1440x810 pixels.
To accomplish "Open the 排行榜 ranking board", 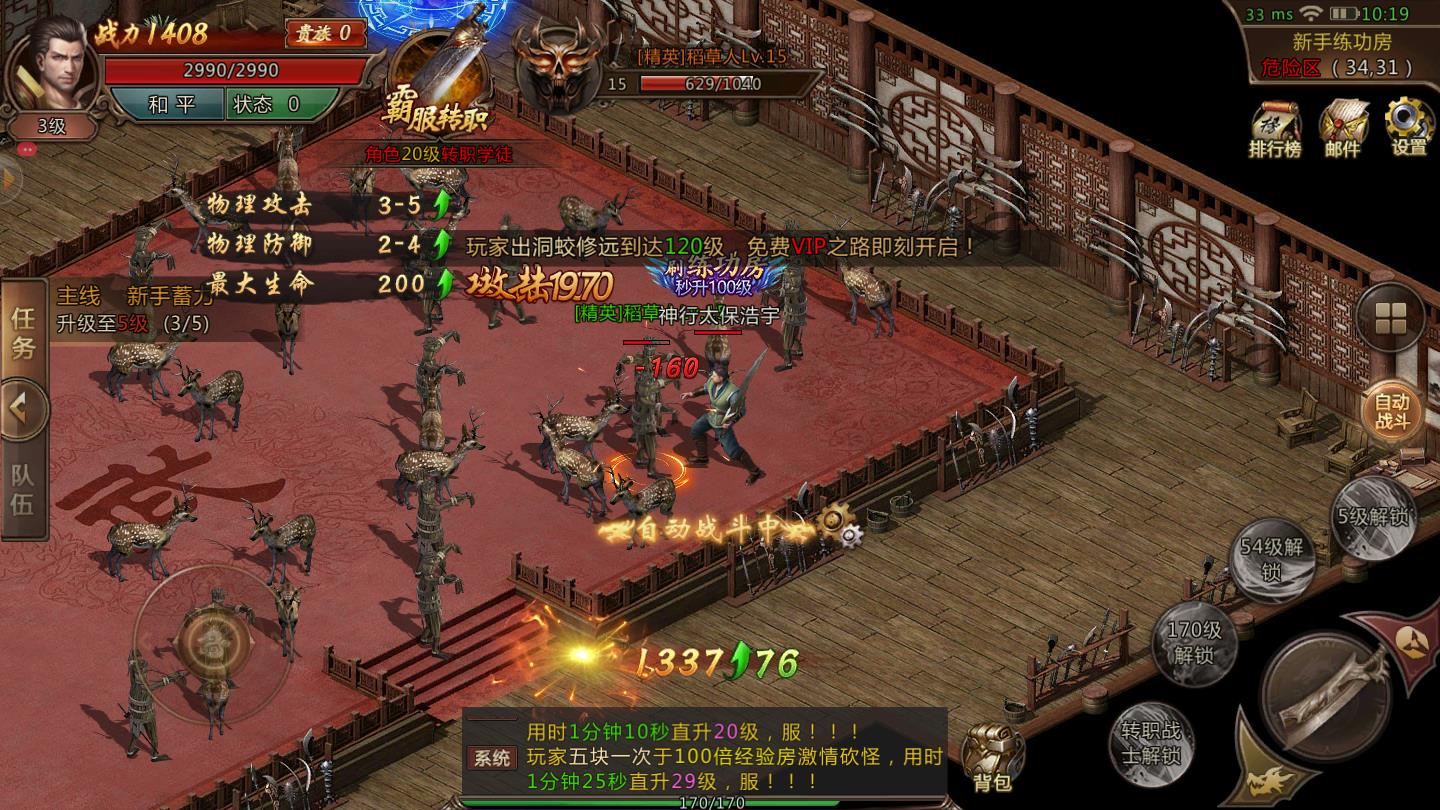I will (x=1274, y=127).
